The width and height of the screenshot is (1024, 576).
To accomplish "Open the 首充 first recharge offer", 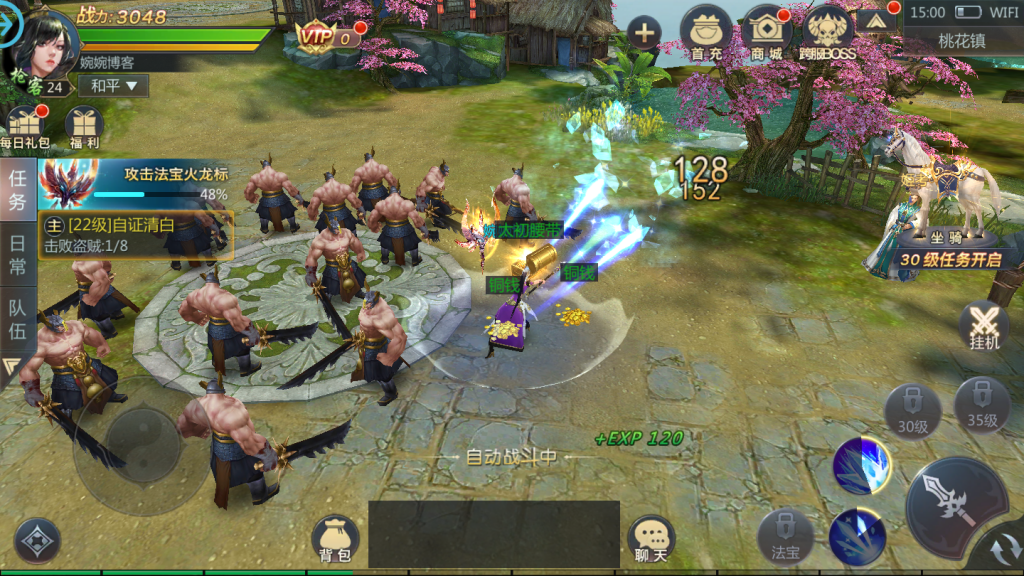I will tap(706, 33).
